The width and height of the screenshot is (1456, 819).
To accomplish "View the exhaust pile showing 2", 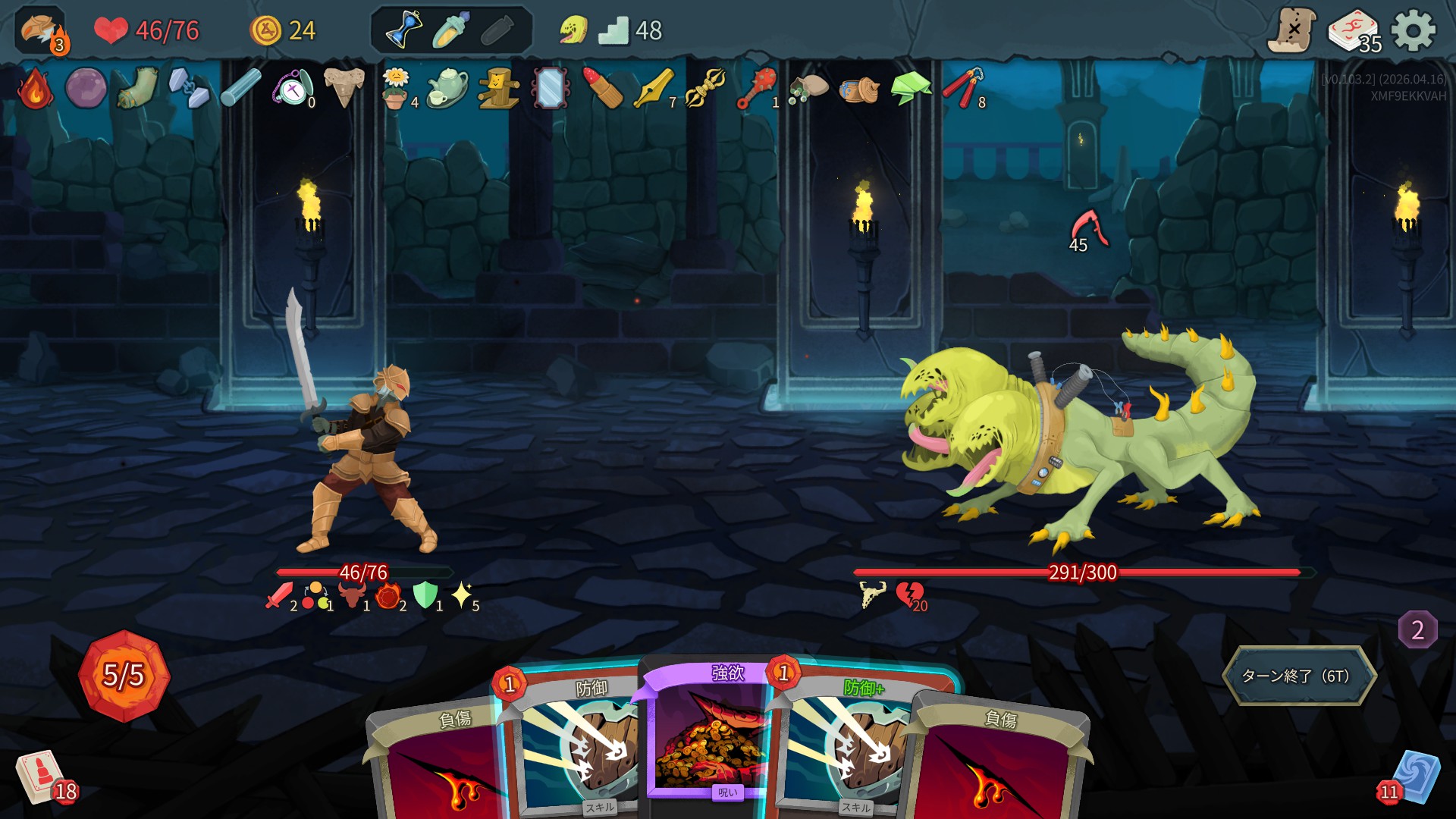I will 1417,629.
